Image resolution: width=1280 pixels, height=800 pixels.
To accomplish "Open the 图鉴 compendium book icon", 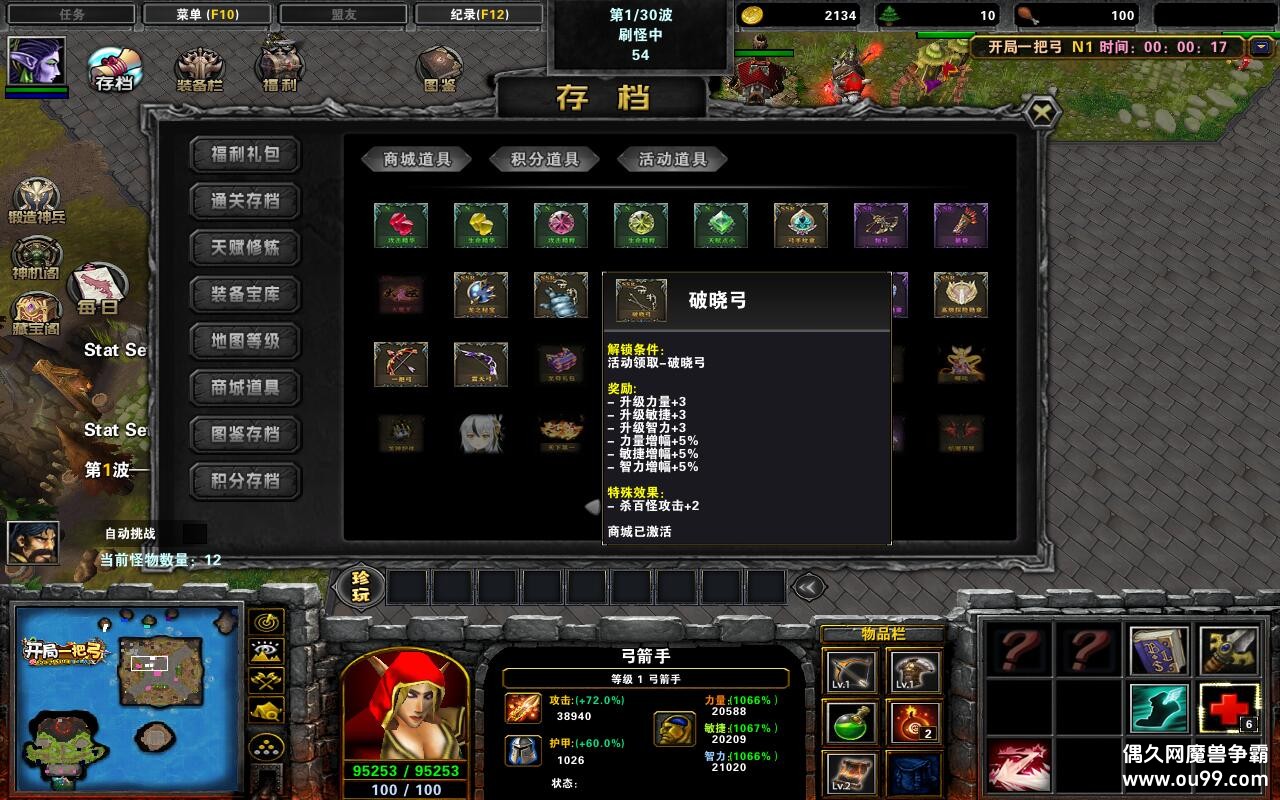I will coord(438,66).
